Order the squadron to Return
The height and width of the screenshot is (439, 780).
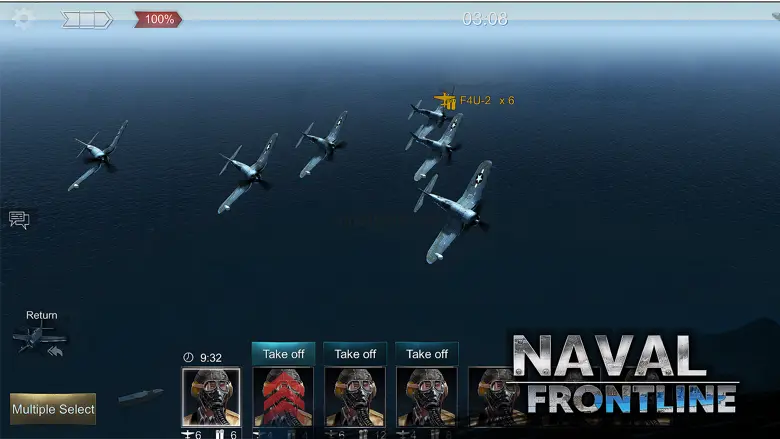coord(41,335)
